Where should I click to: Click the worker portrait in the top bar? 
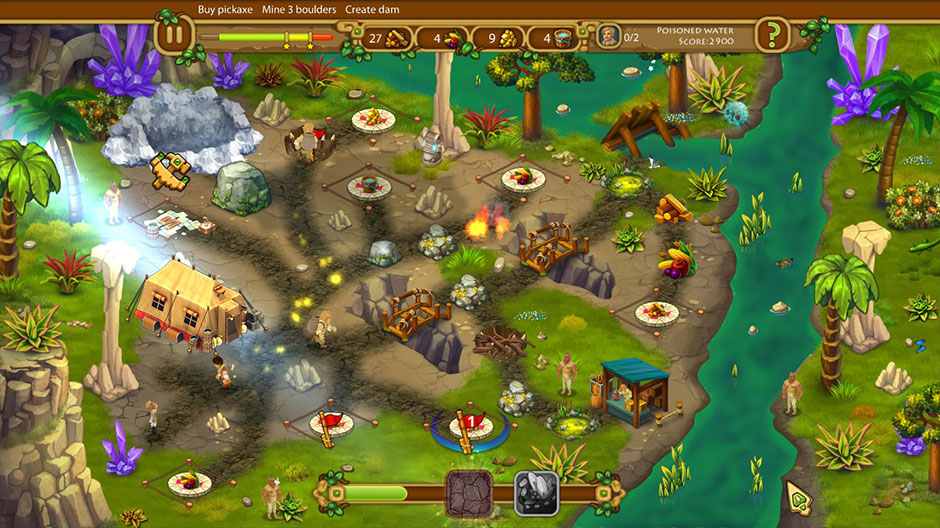click(x=607, y=37)
